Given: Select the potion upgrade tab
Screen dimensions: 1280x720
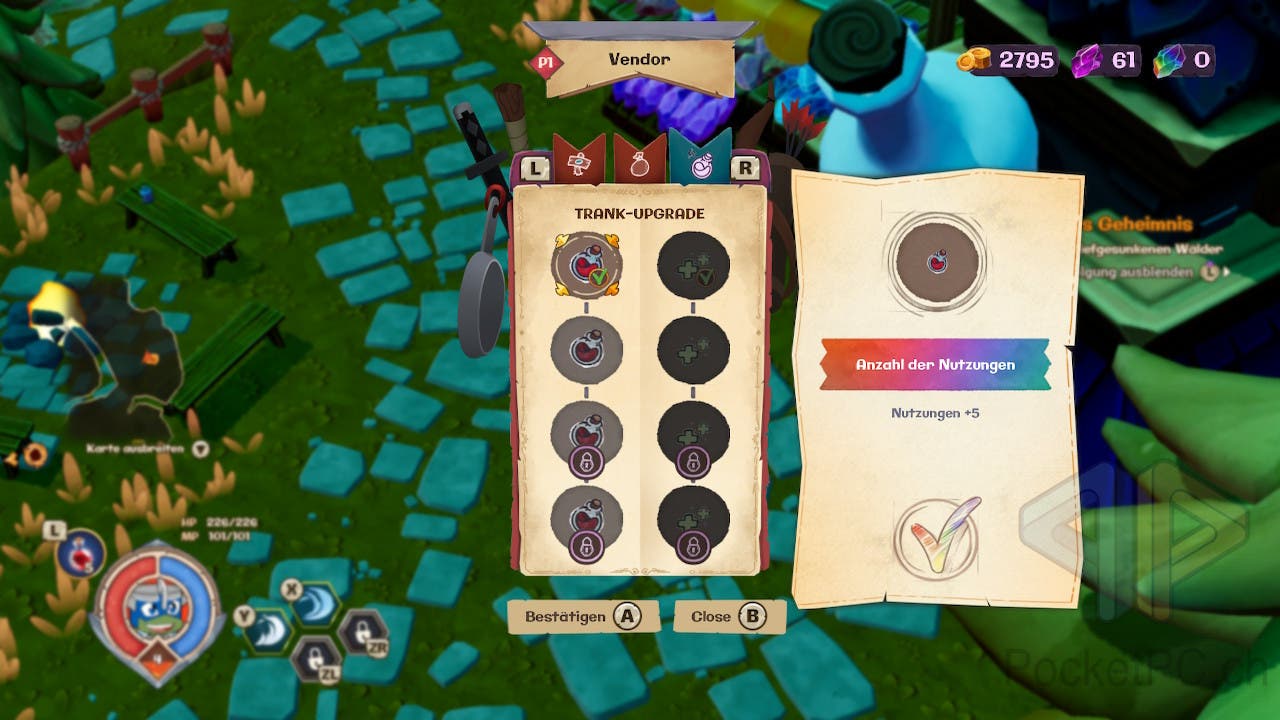Looking at the screenshot, I should pyautogui.click(x=700, y=162).
